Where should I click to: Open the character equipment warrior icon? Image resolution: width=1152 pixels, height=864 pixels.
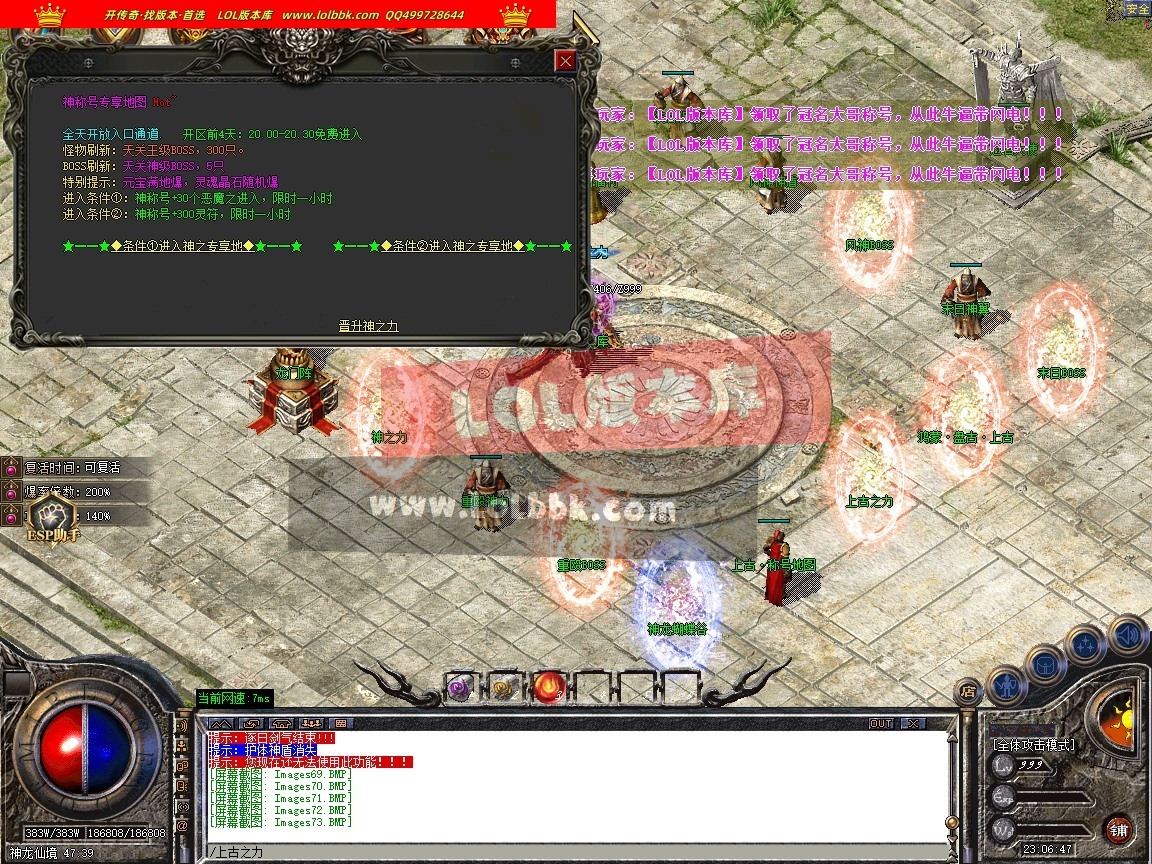[x=1004, y=683]
